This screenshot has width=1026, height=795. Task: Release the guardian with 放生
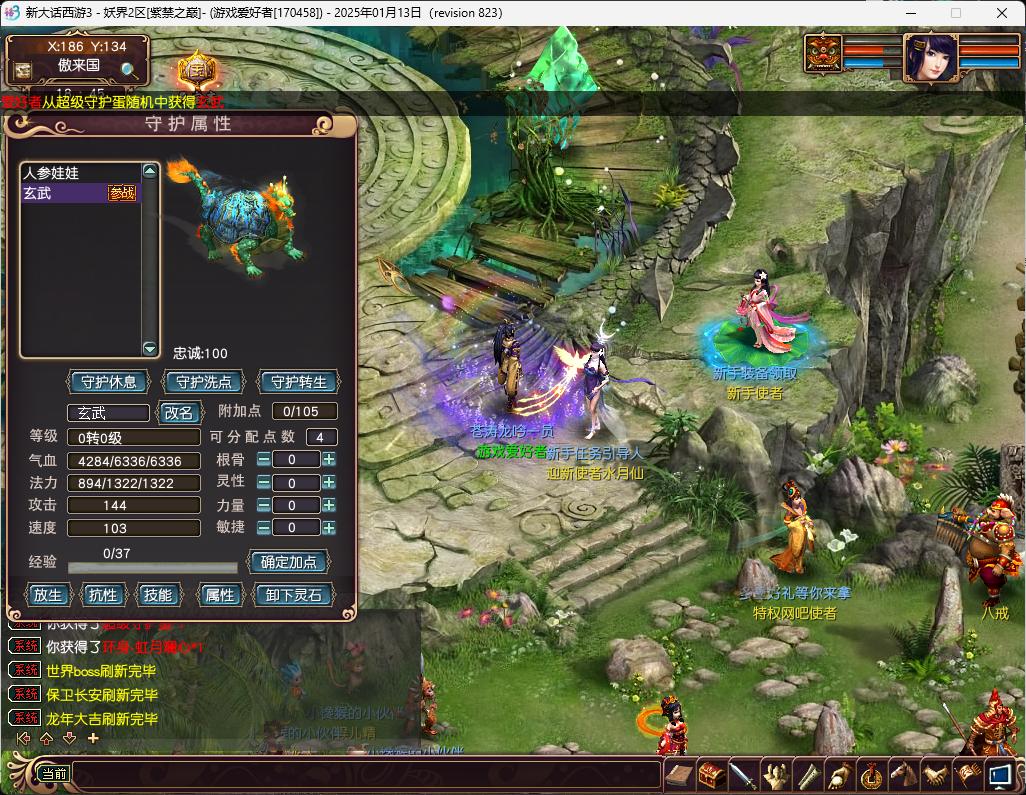[47, 595]
